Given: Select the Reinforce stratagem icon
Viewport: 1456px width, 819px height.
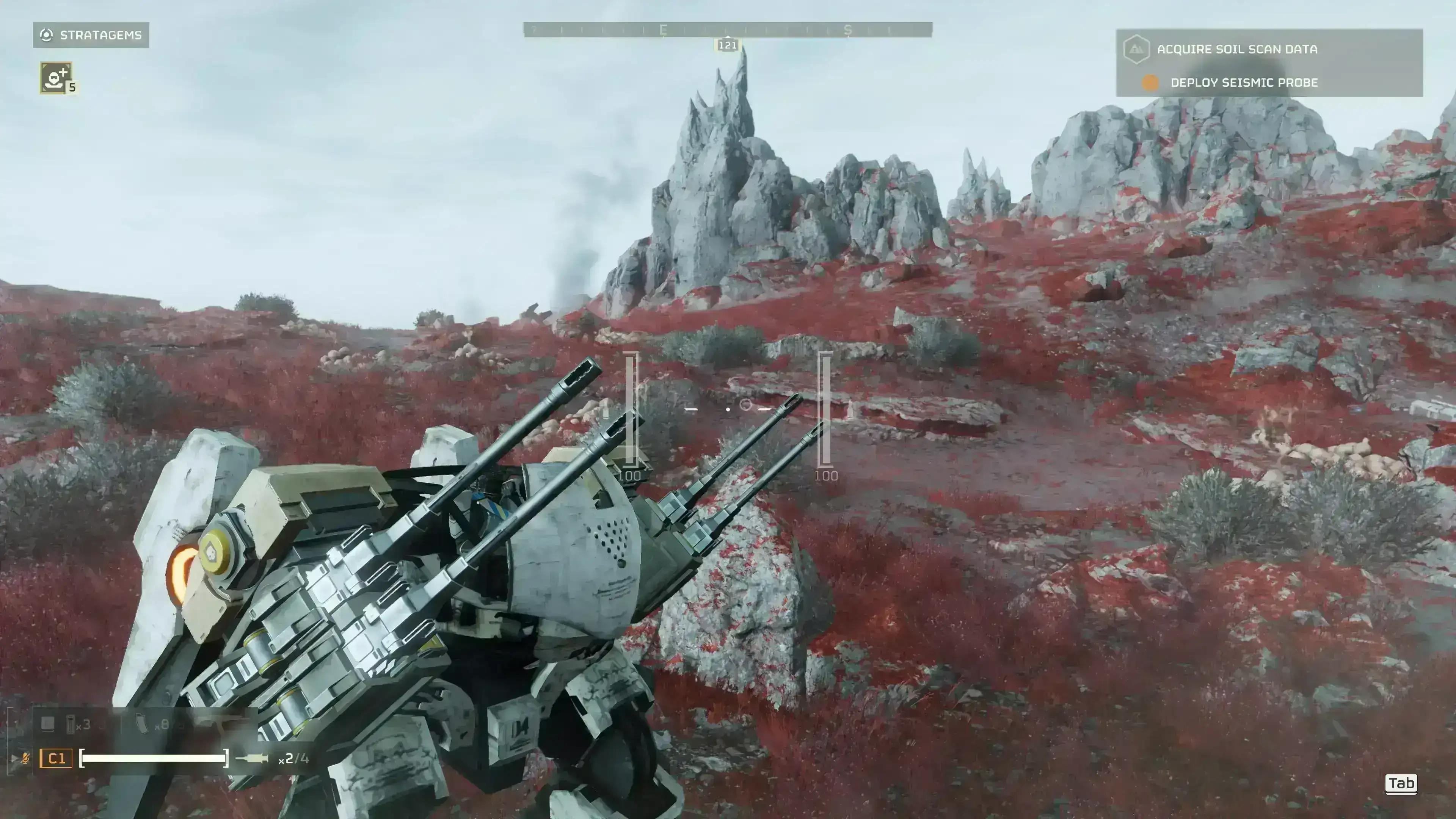Looking at the screenshot, I should coord(56,77).
